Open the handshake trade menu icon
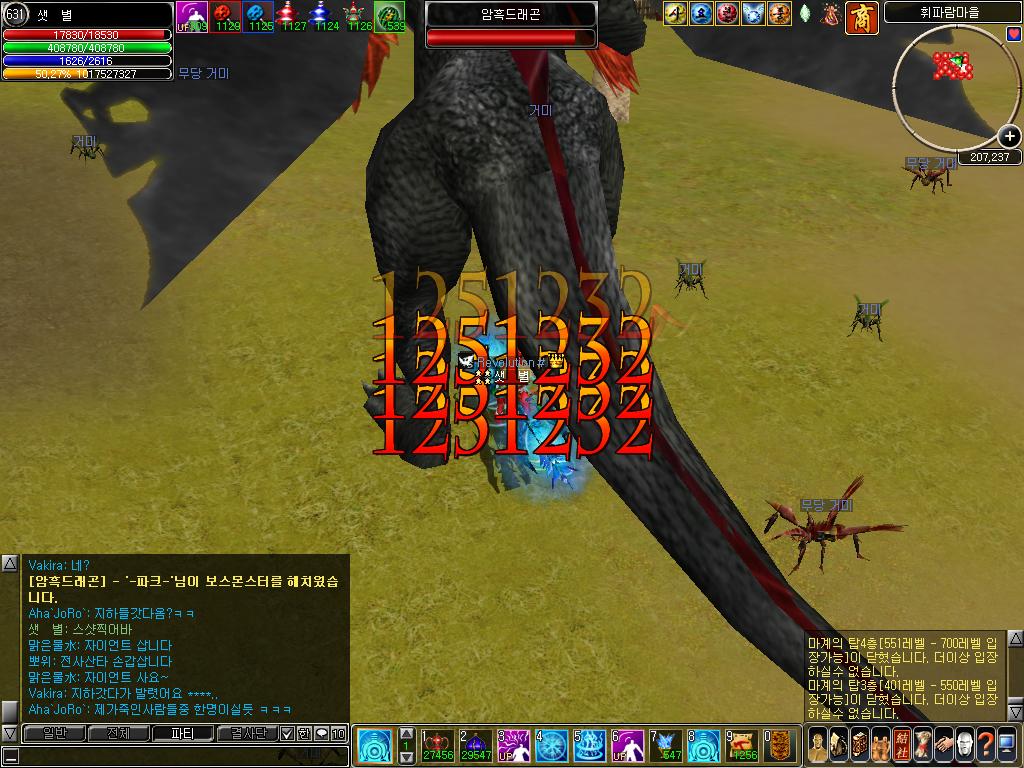 pos(942,744)
